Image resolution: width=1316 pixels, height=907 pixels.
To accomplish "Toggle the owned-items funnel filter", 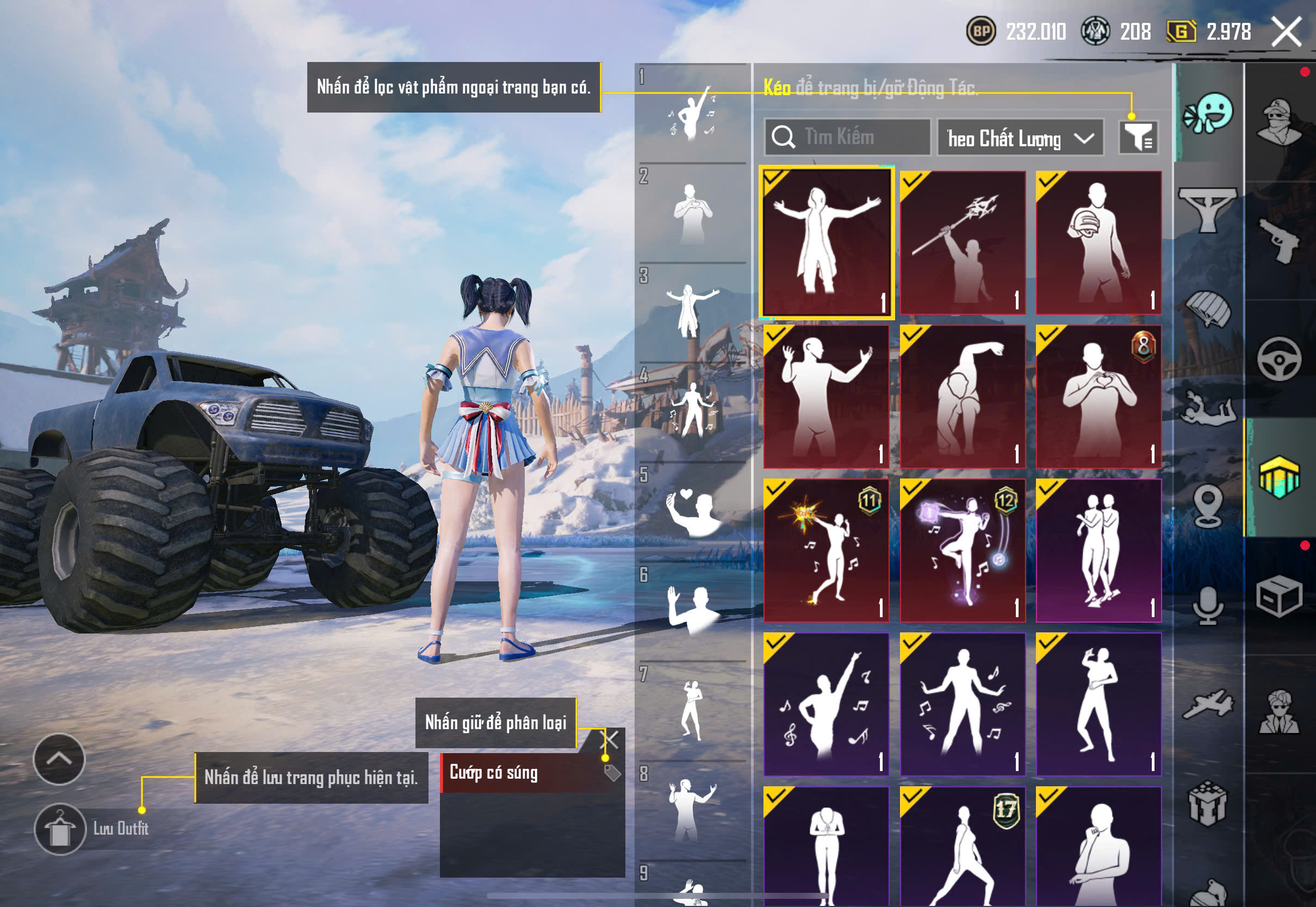I will click(1138, 137).
